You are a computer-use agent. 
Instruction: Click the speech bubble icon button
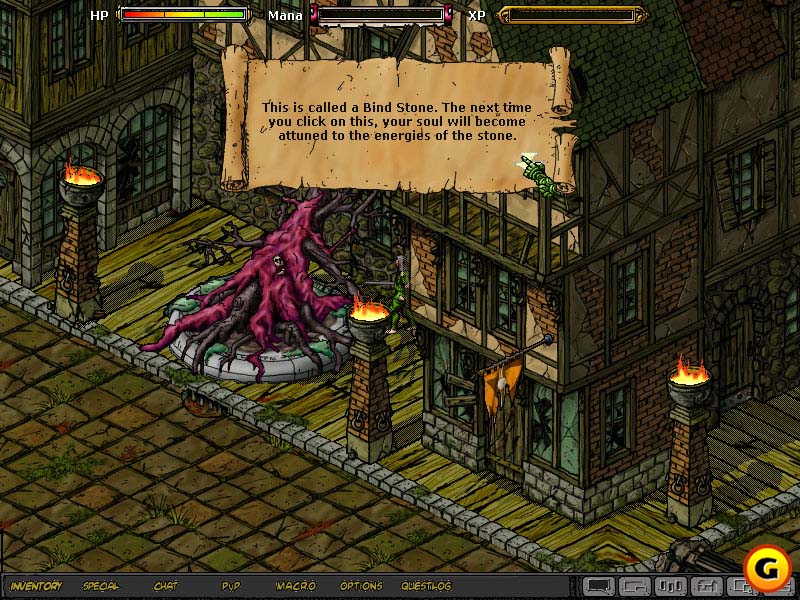tap(600, 586)
